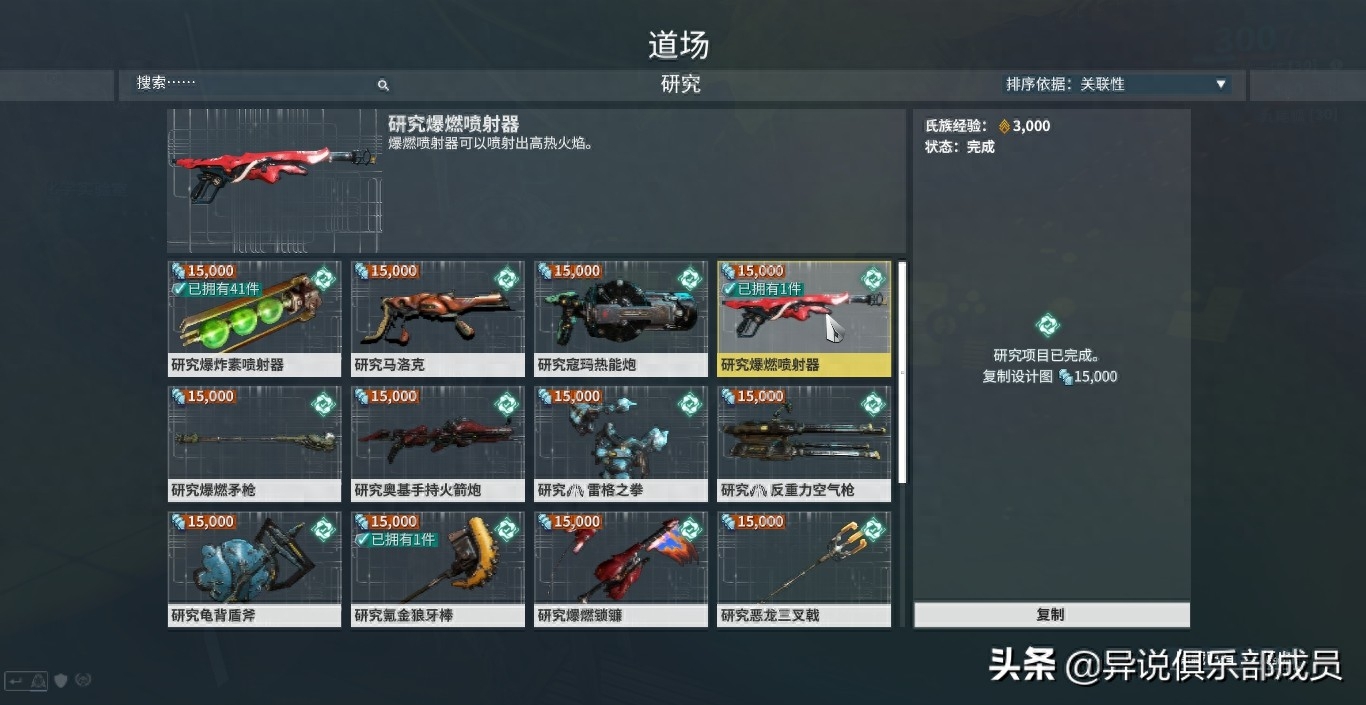Choose the 反重力空气枪 research tile
The height and width of the screenshot is (705, 1366).
(x=804, y=444)
